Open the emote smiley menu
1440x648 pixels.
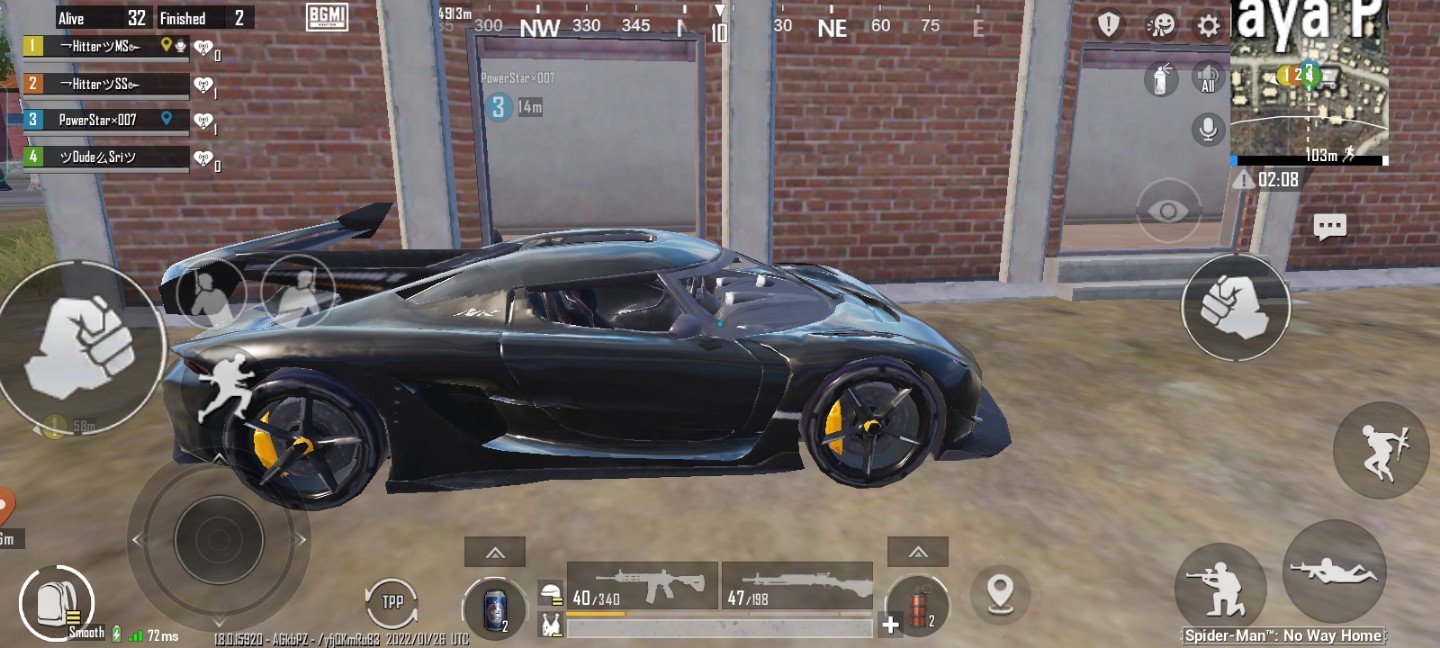point(1160,26)
